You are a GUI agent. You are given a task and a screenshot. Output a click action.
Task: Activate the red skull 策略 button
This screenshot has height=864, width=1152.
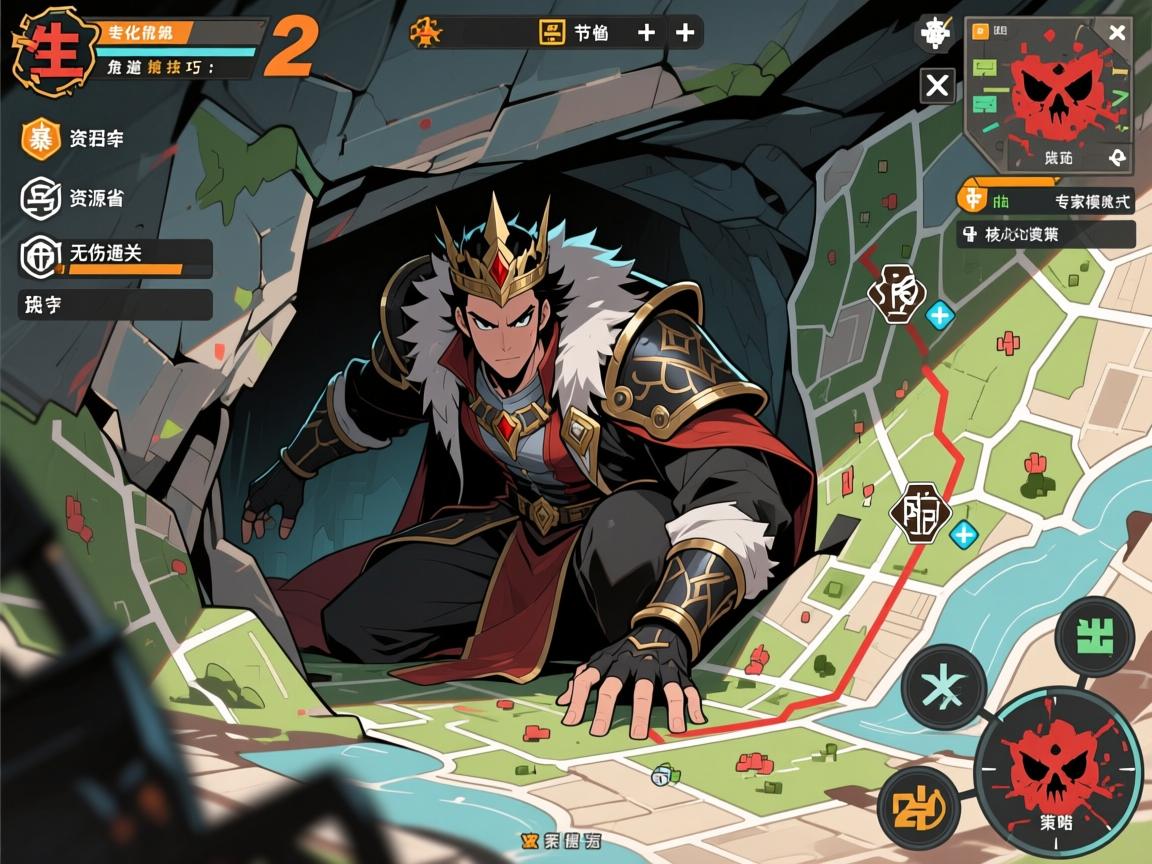tap(1059, 770)
